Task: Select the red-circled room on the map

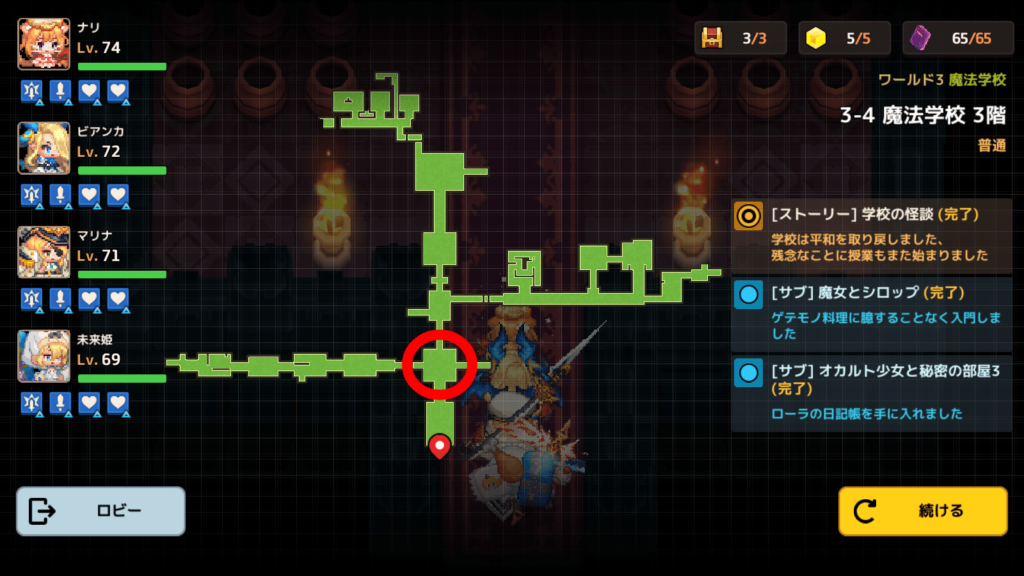Action: (x=439, y=365)
